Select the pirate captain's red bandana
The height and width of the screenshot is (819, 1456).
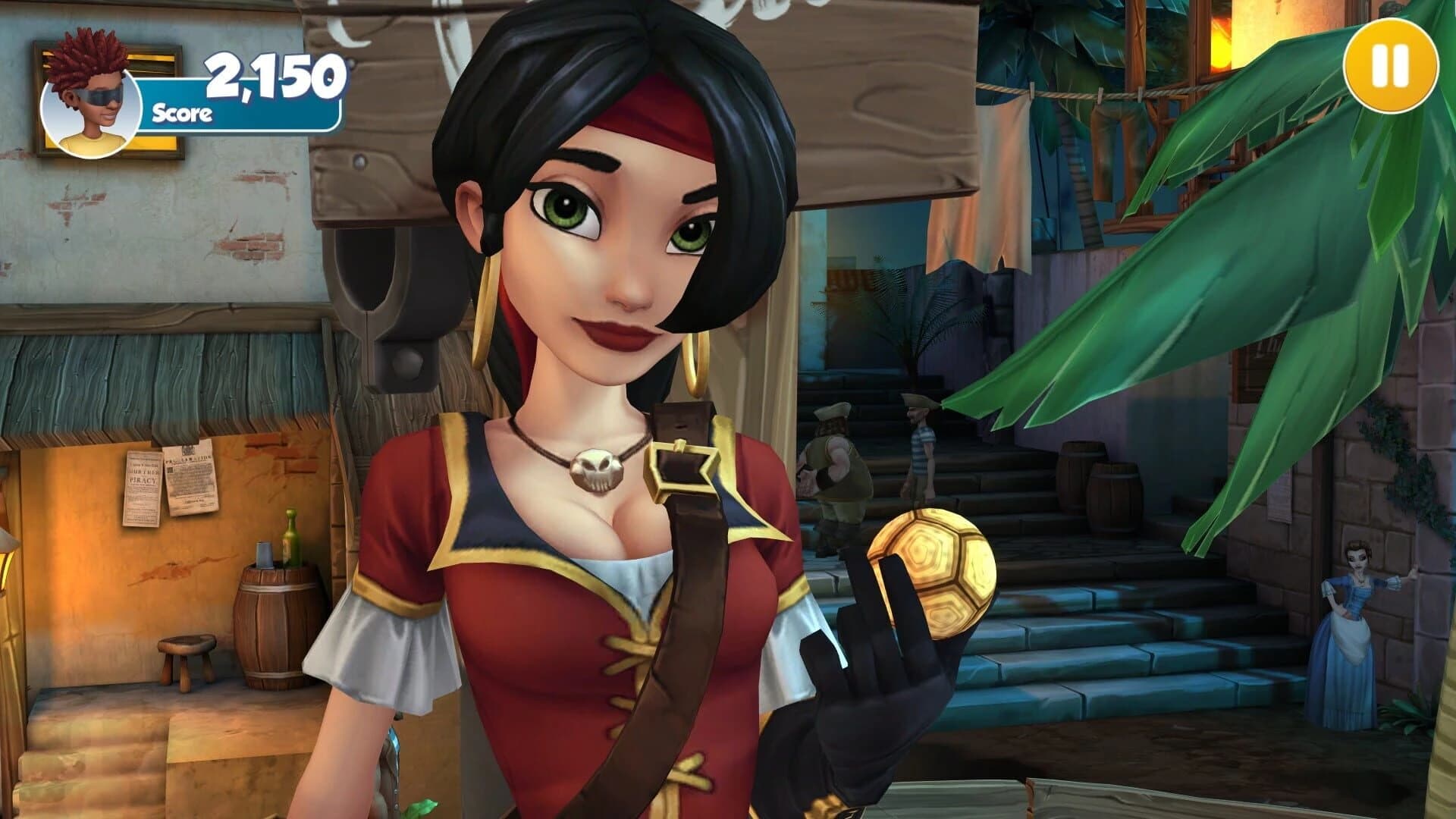pyautogui.click(x=652, y=110)
